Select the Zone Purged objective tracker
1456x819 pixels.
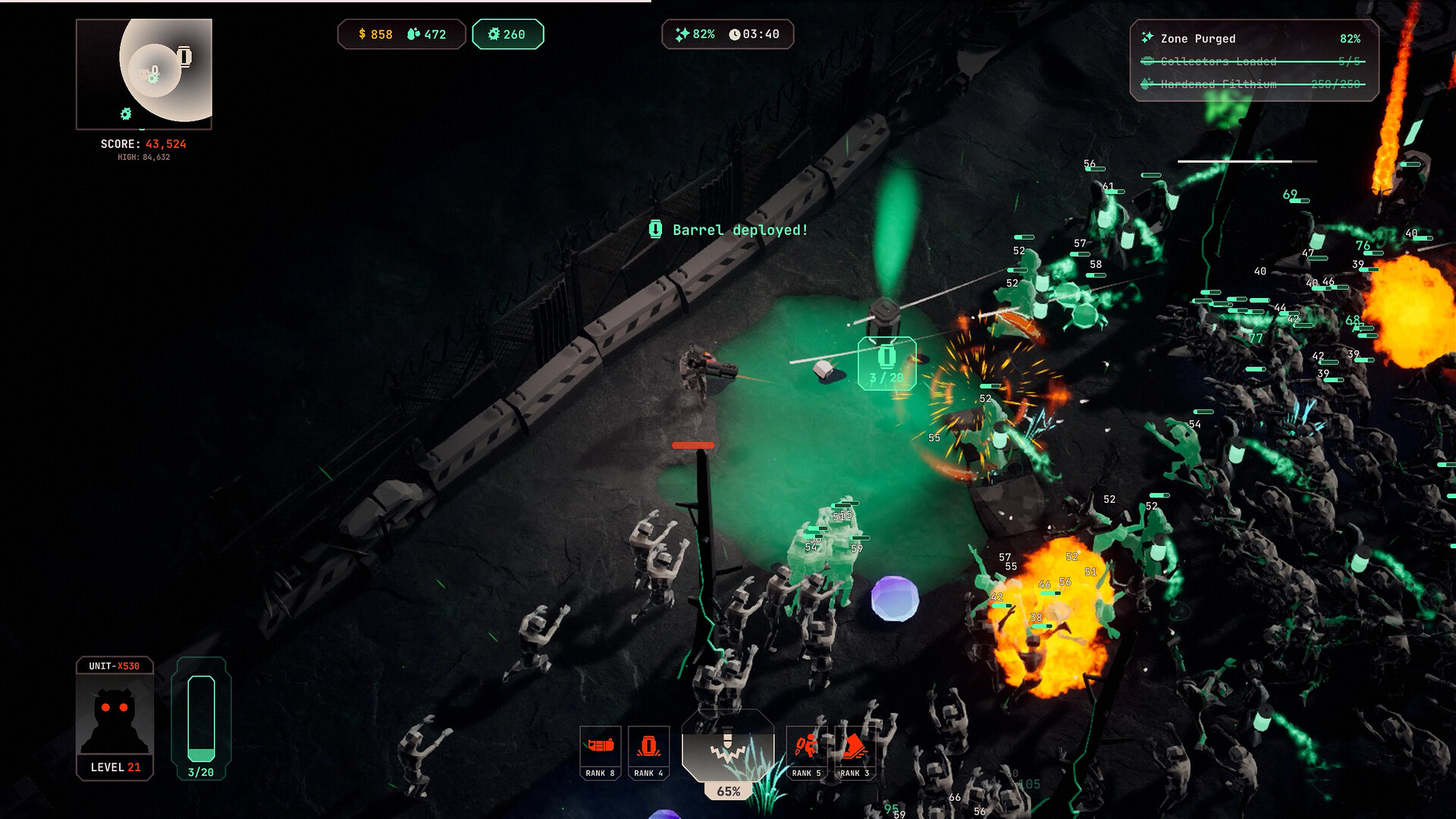pos(1253,39)
